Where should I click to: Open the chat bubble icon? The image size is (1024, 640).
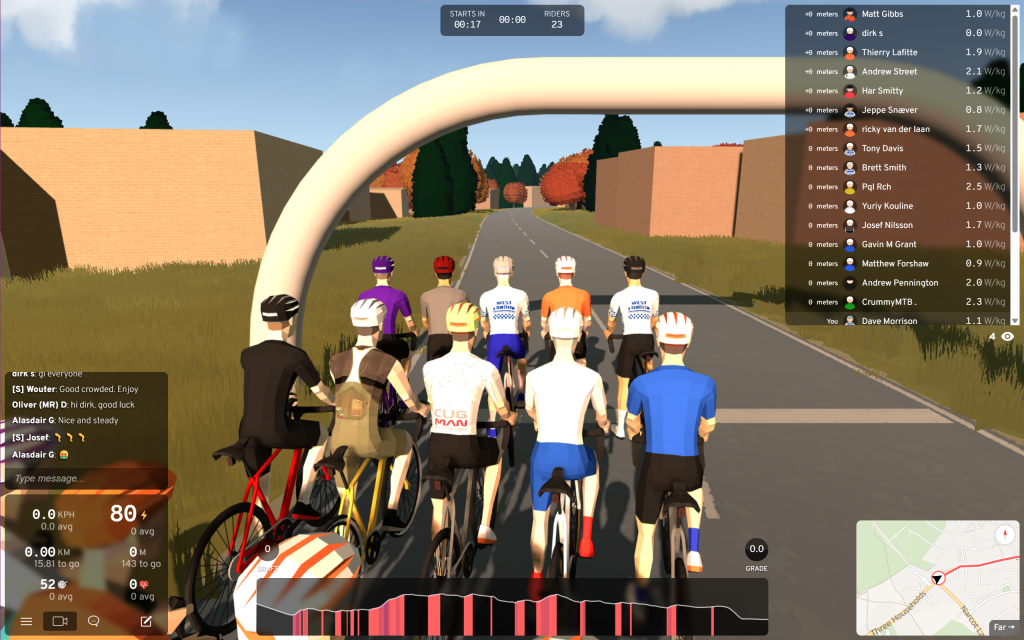(x=94, y=621)
